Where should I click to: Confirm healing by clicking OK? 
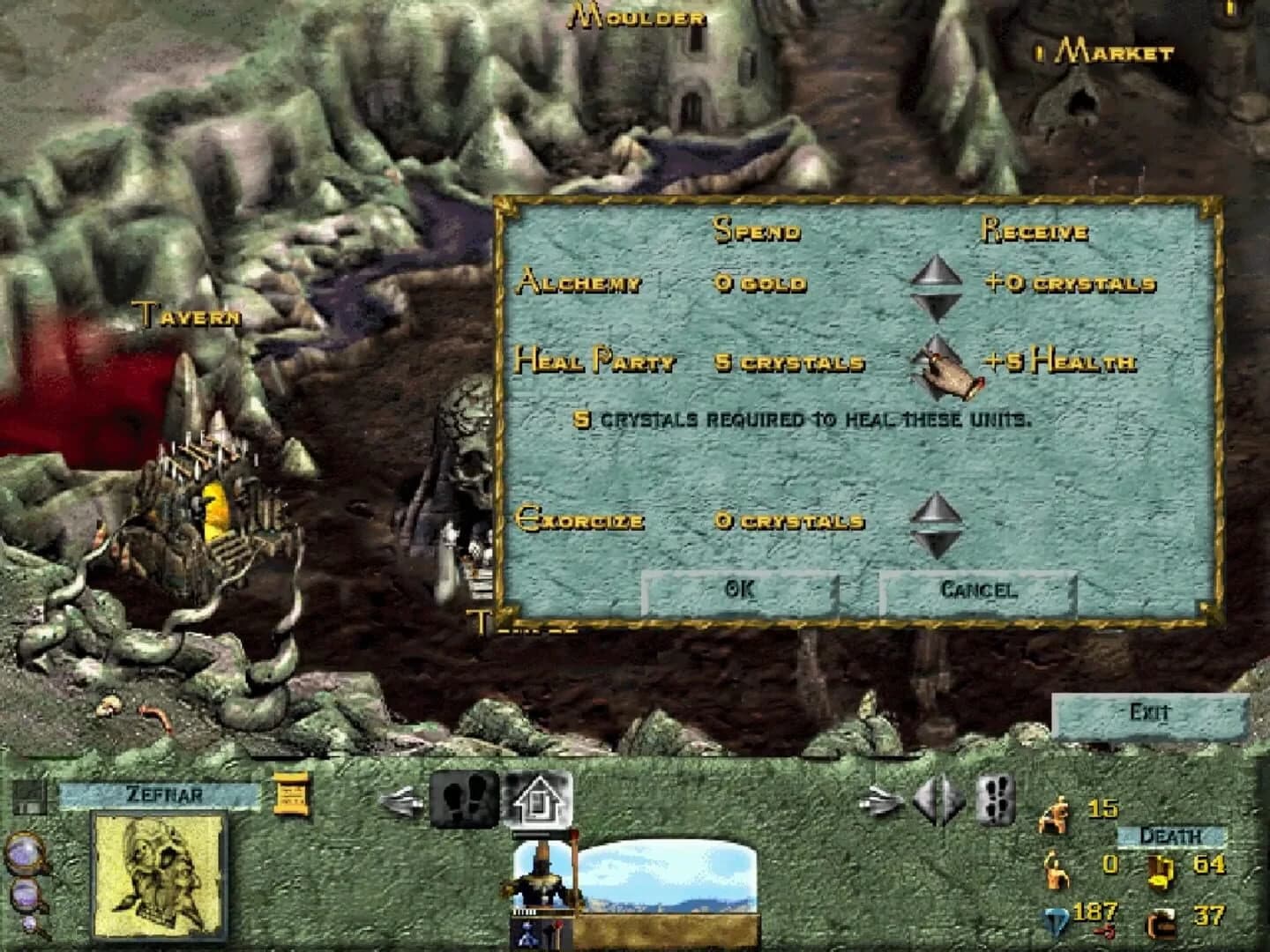[x=741, y=591]
